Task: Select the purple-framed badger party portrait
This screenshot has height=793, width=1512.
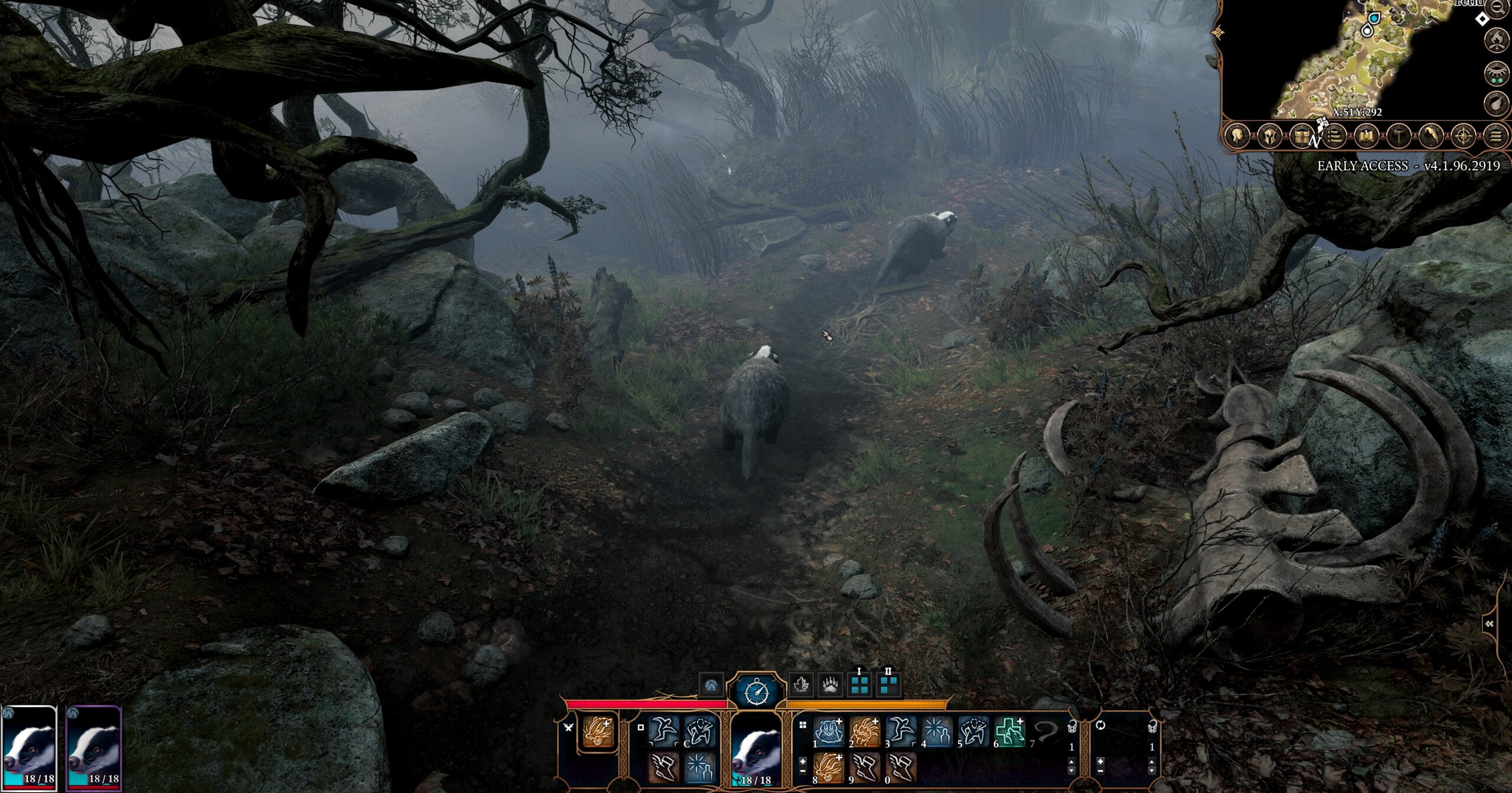Action: pos(94,747)
